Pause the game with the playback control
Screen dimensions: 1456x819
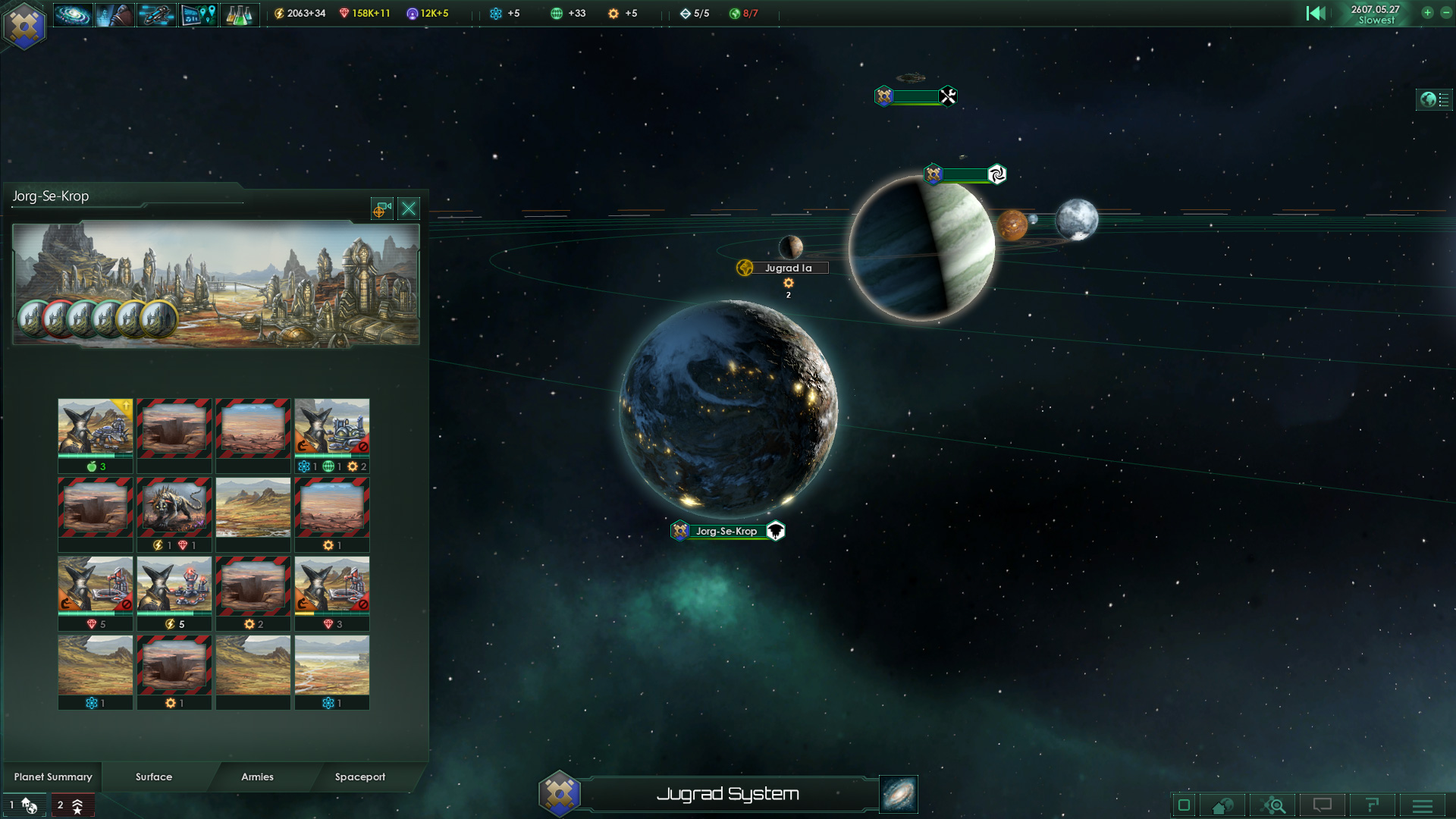pyautogui.click(x=1317, y=13)
